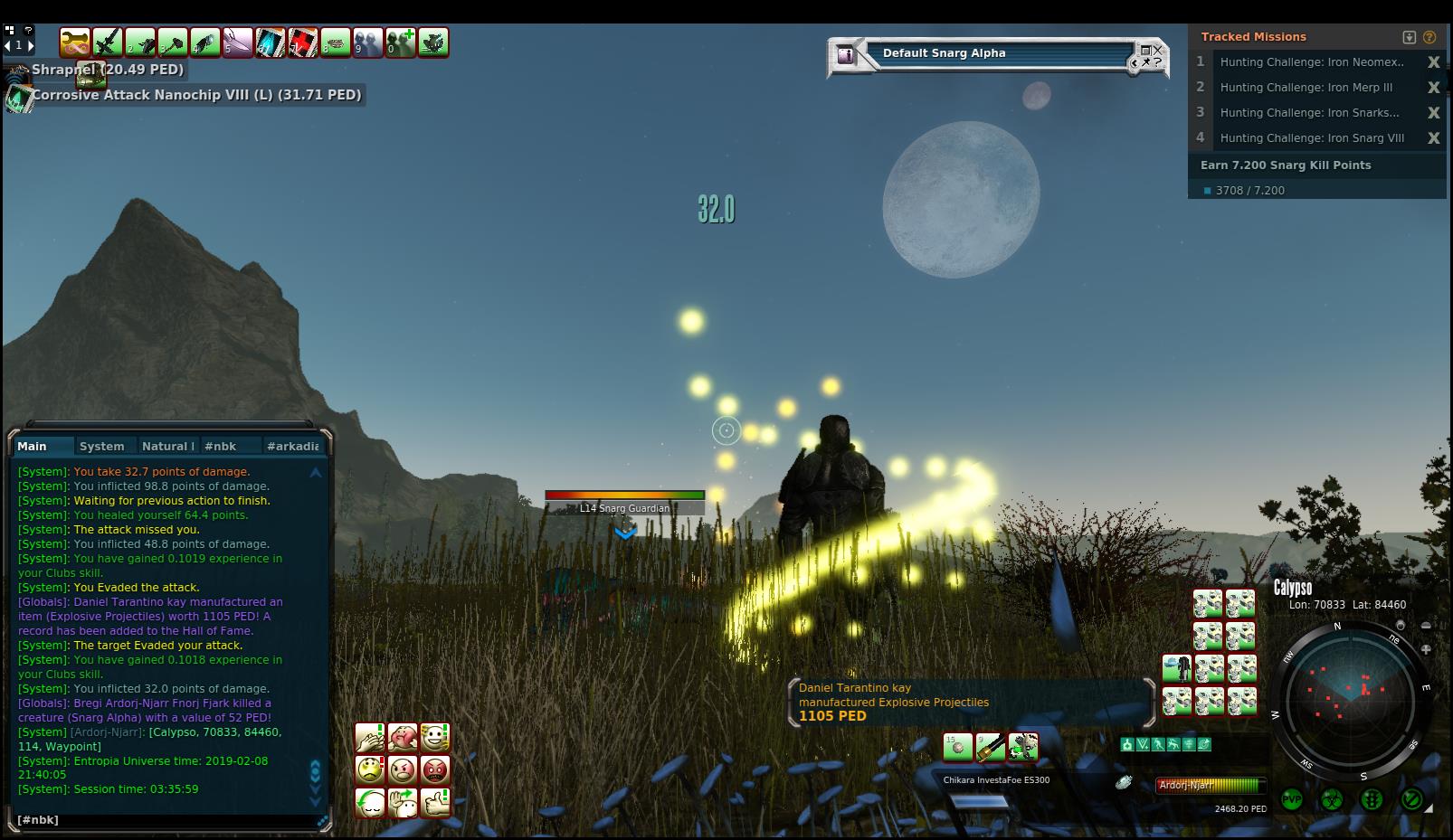Screen dimensions: 1453x840
Task: Click the radar minimap
Action: click(x=1350, y=694)
